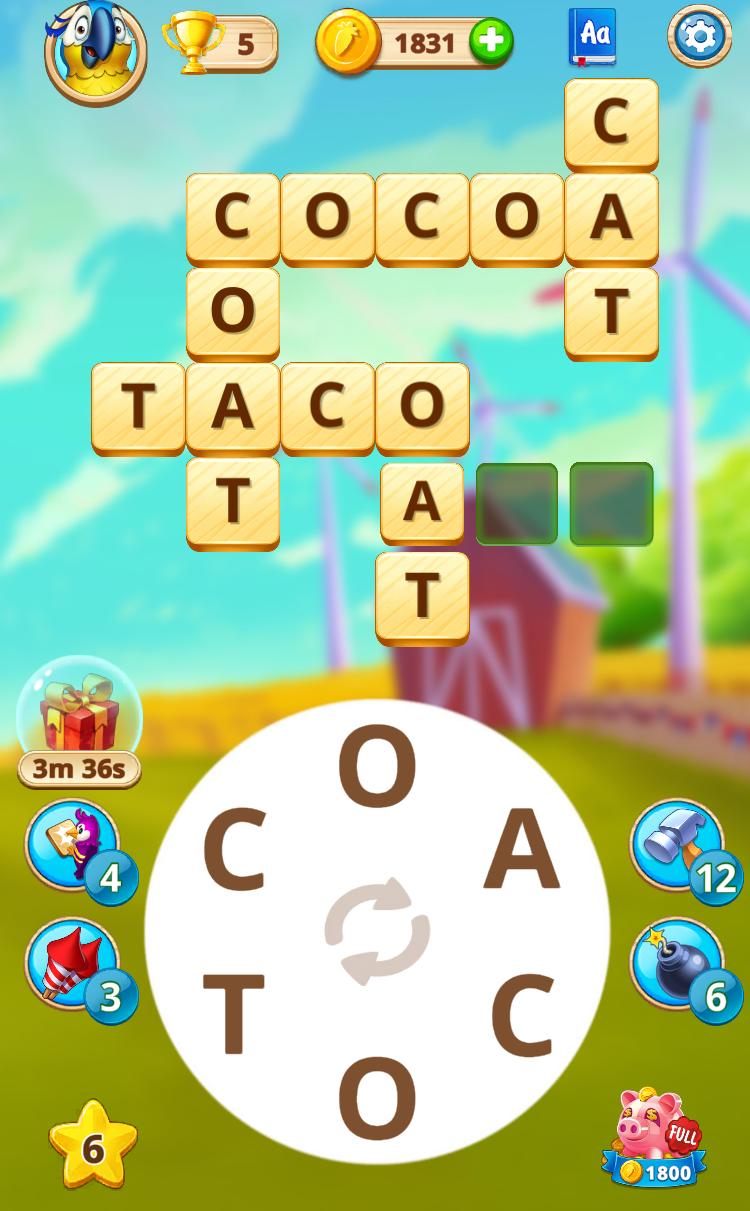Open settings with the gear icon
750x1211 pixels.
pos(699,37)
